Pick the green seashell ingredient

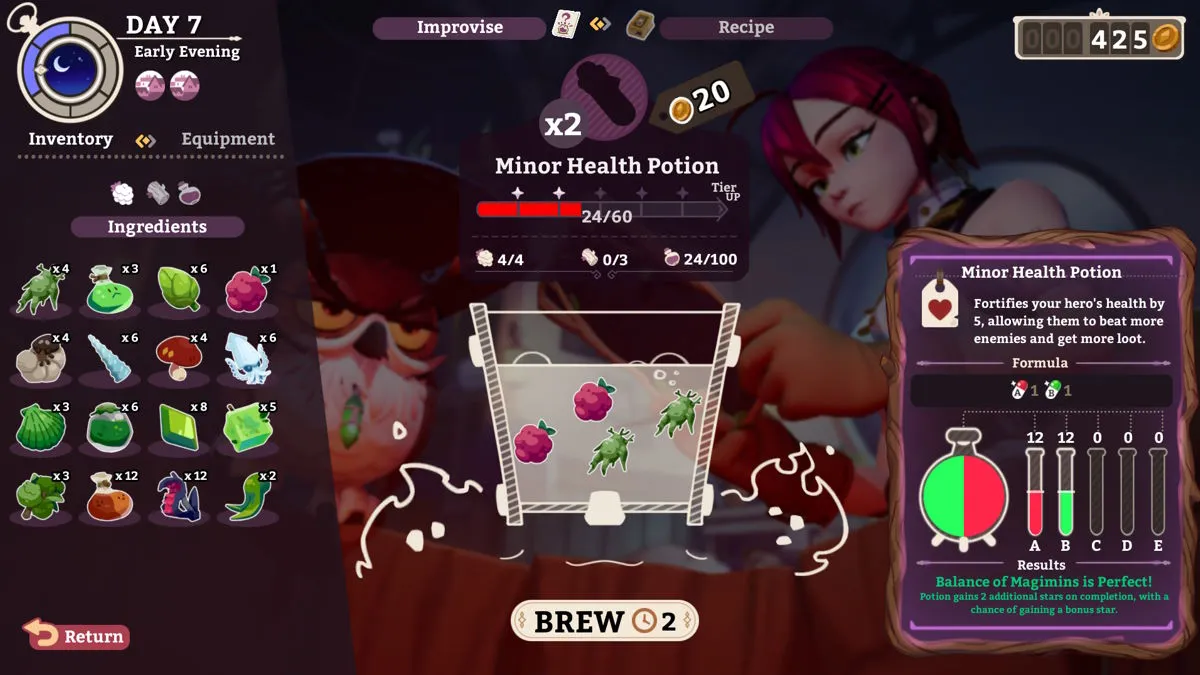pyautogui.click(x=39, y=428)
